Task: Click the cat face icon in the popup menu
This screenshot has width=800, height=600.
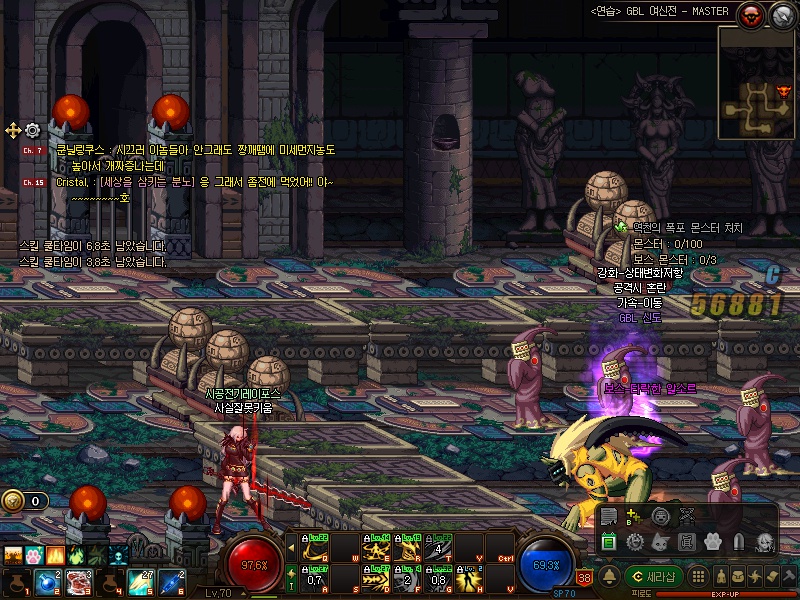Action: (660, 542)
